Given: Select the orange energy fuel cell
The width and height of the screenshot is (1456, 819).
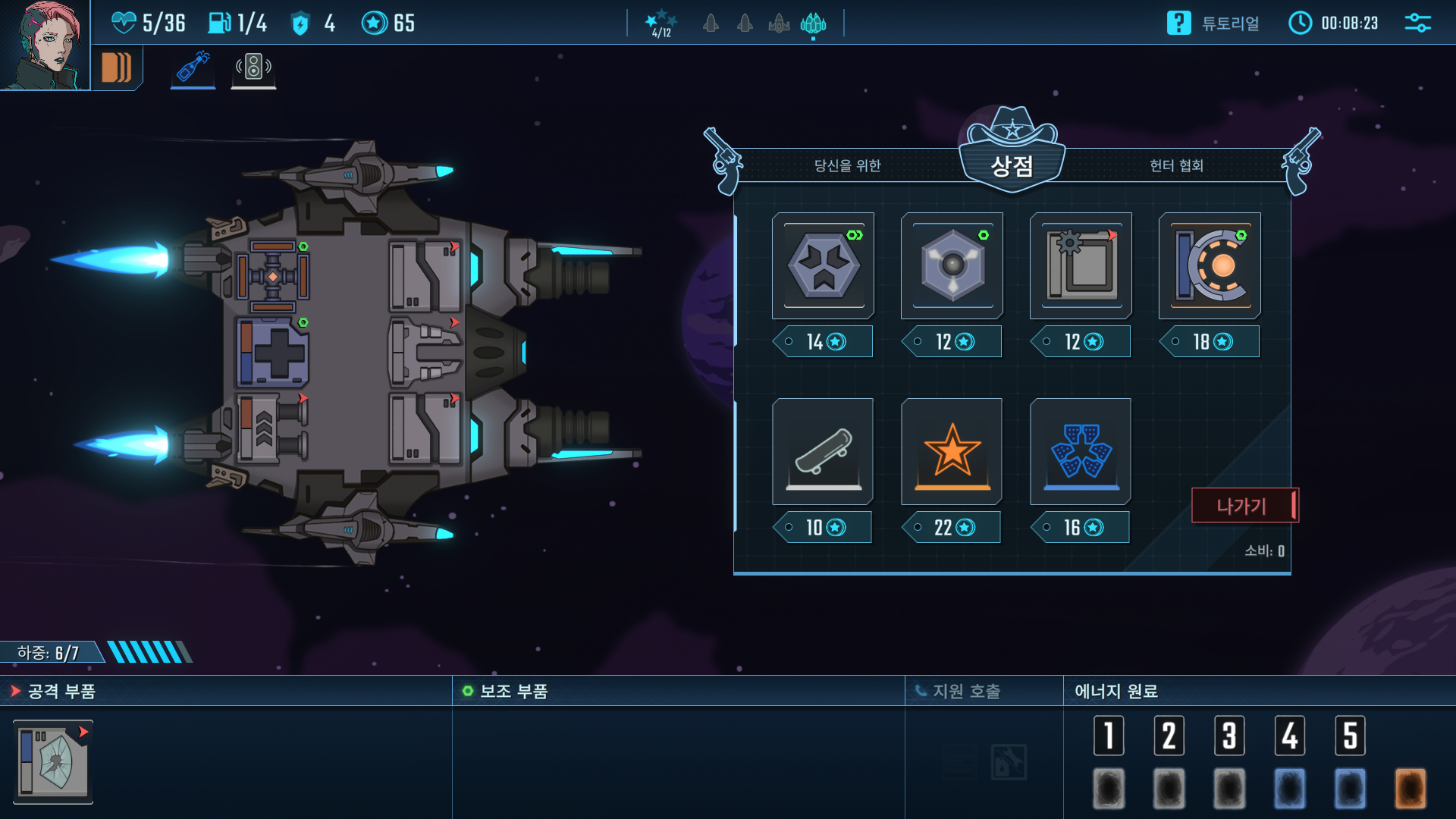Looking at the screenshot, I should pos(1410,788).
